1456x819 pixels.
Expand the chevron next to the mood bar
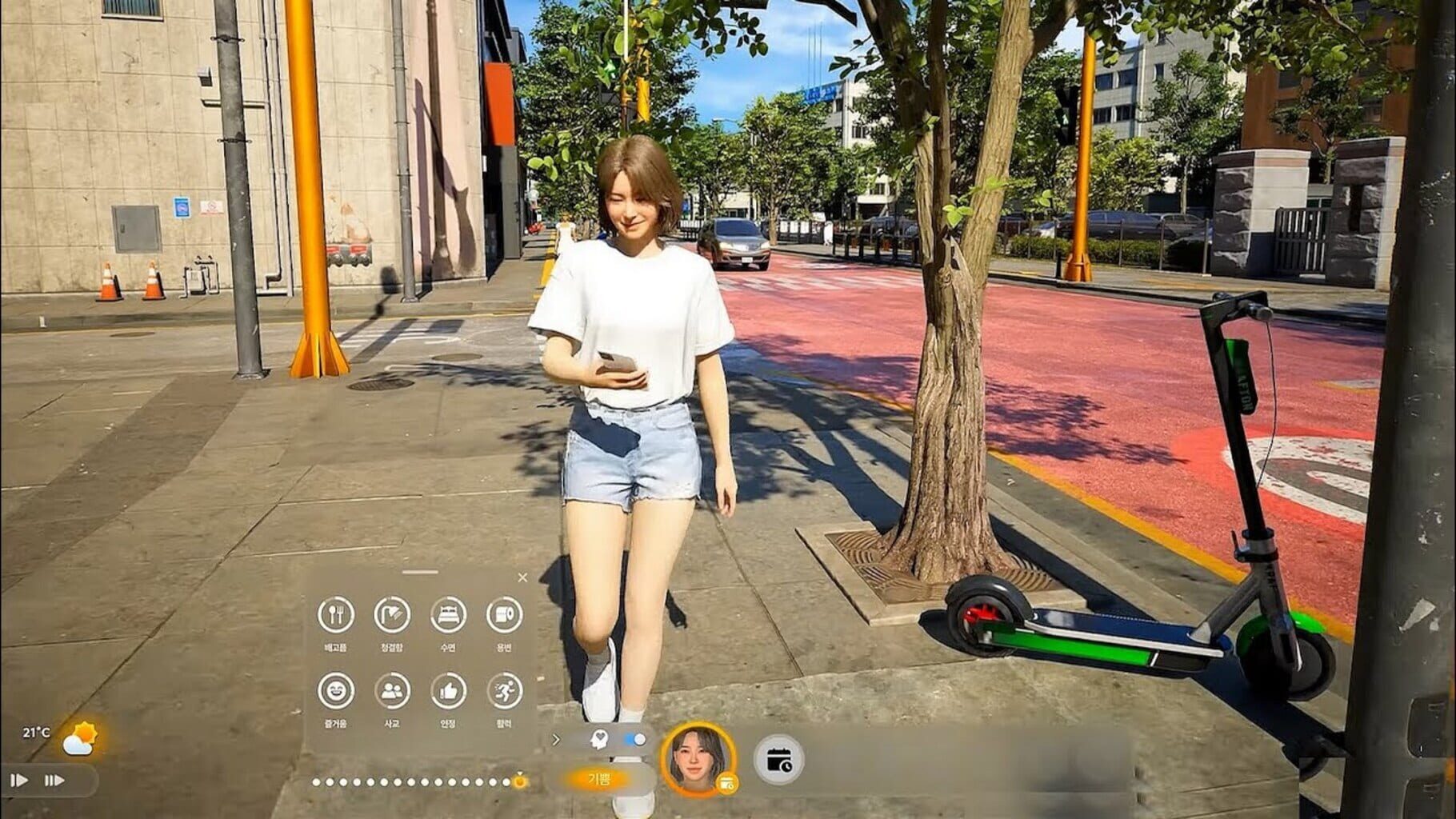[x=556, y=738]
